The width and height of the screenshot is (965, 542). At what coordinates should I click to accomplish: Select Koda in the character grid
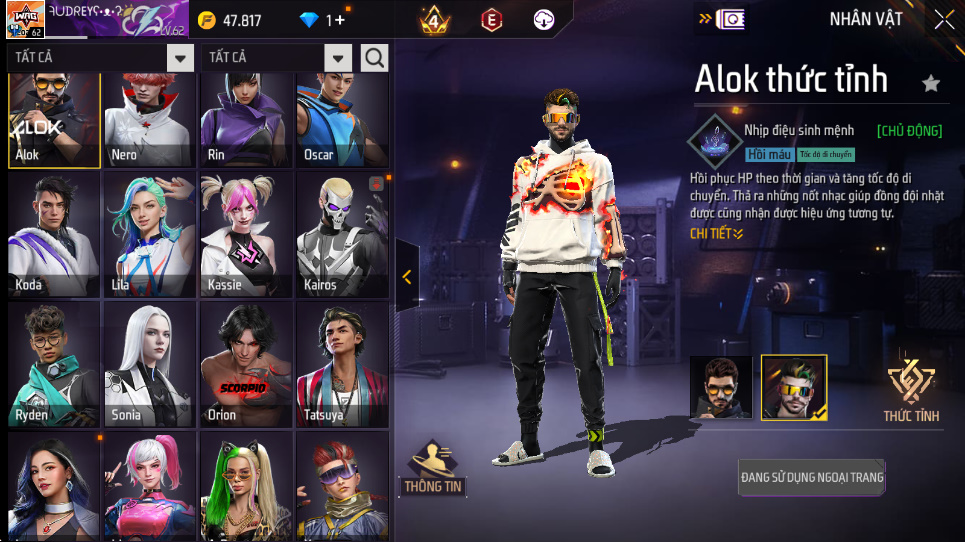tap(53, 236)
